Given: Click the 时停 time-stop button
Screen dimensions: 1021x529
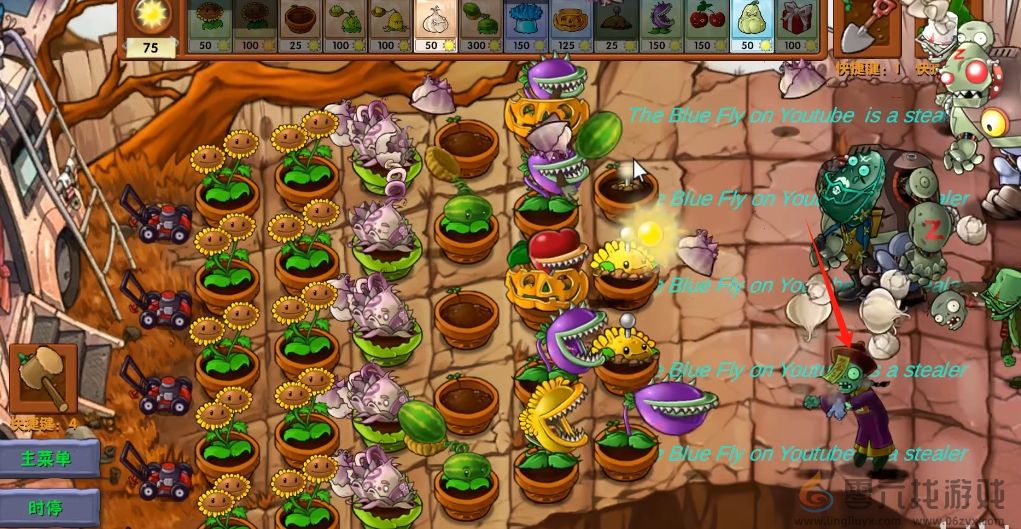Looking at the screenshot, I should [x=48, y=508].
